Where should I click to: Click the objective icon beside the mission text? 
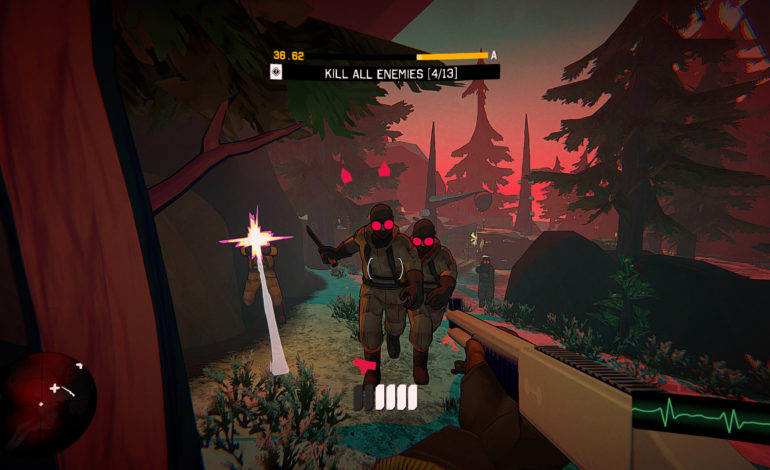276,72
